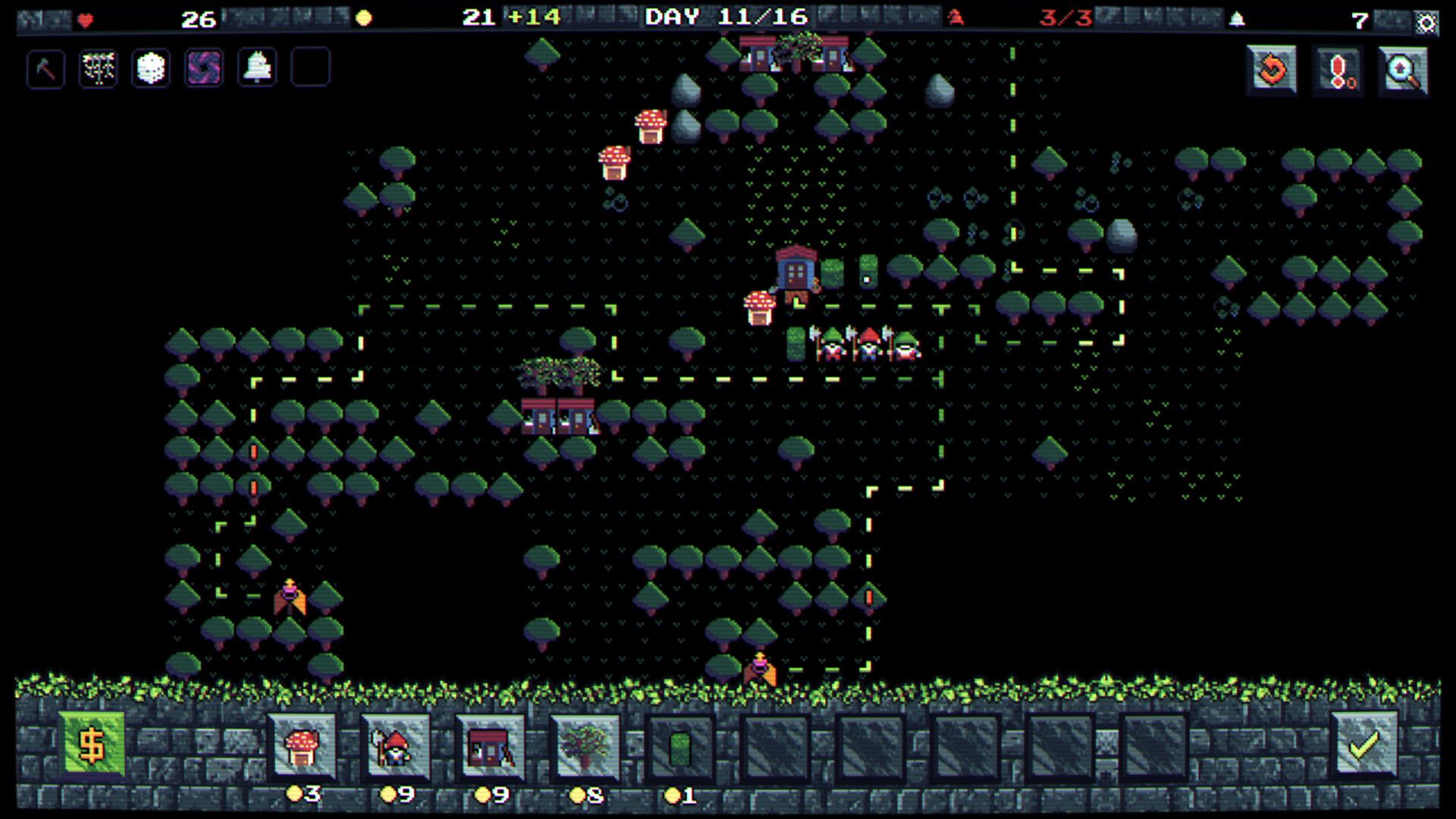The height and width of the screenshot is (819, 1456).
Task: Confirm with the green checkmark button
Action: pyautogui.click(x=1364, y=745)
